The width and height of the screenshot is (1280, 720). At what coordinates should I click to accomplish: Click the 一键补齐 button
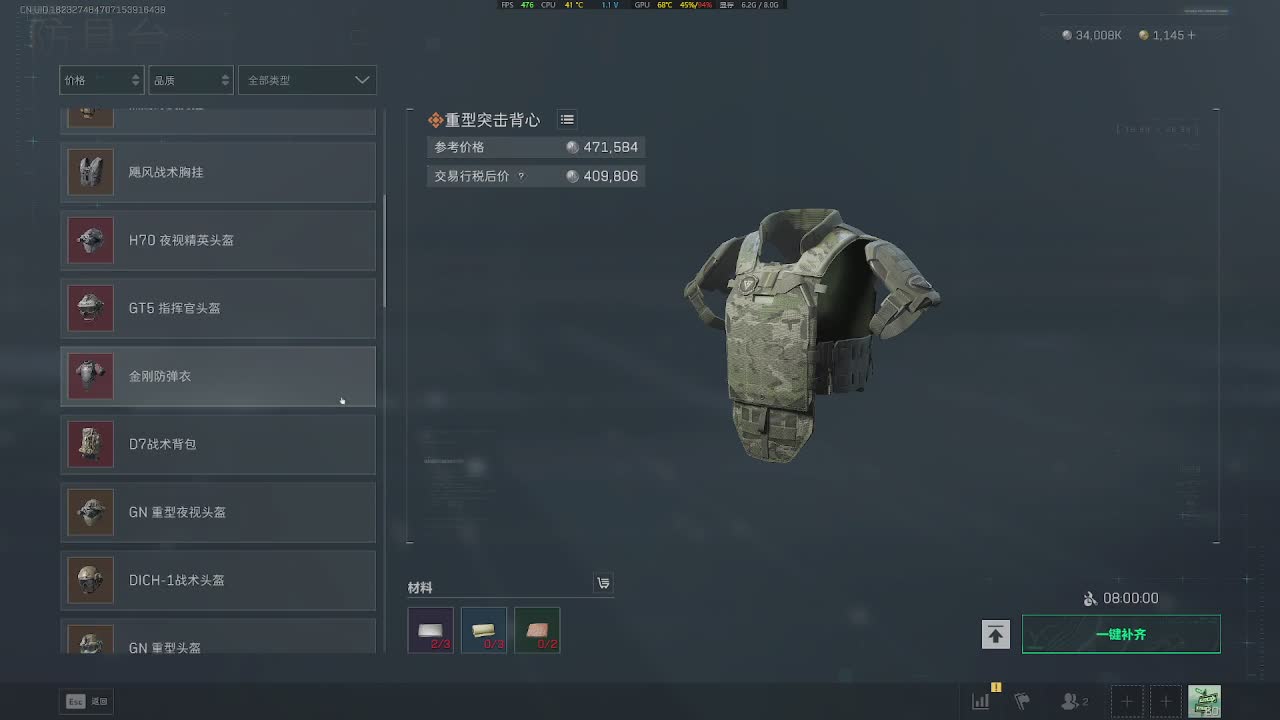(1121, 634)
